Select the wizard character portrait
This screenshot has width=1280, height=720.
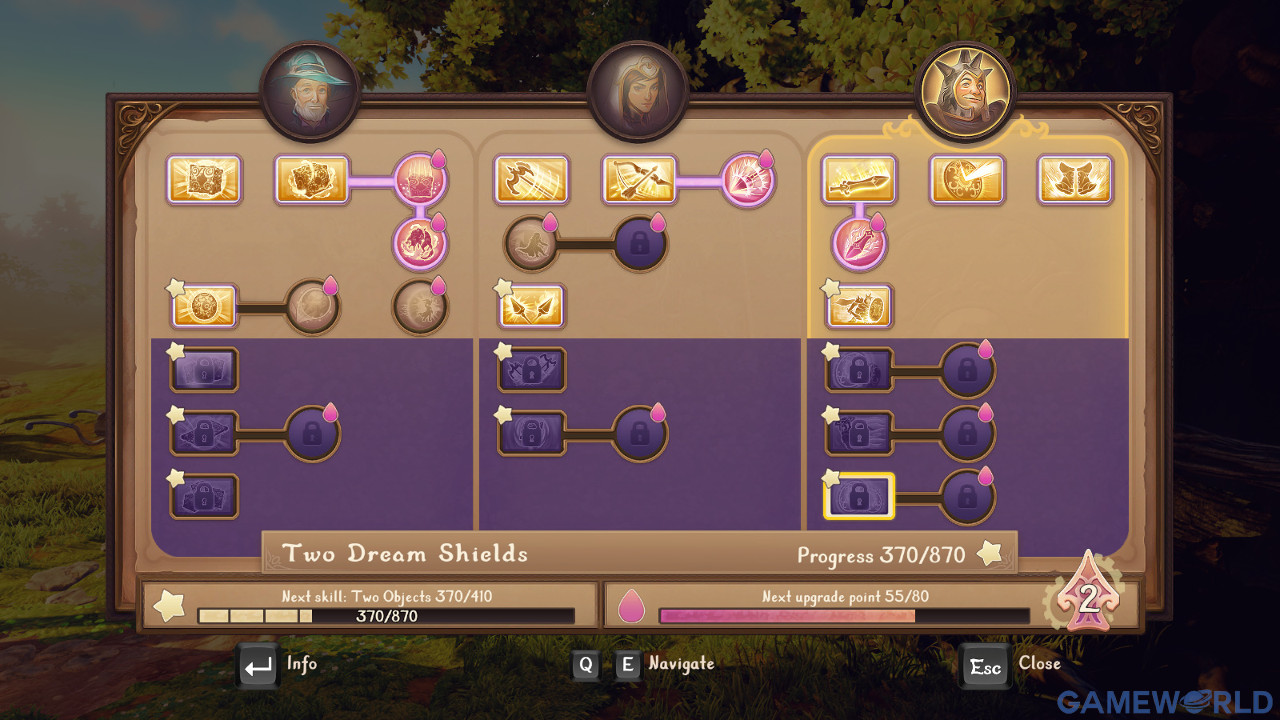coord(309,92)
